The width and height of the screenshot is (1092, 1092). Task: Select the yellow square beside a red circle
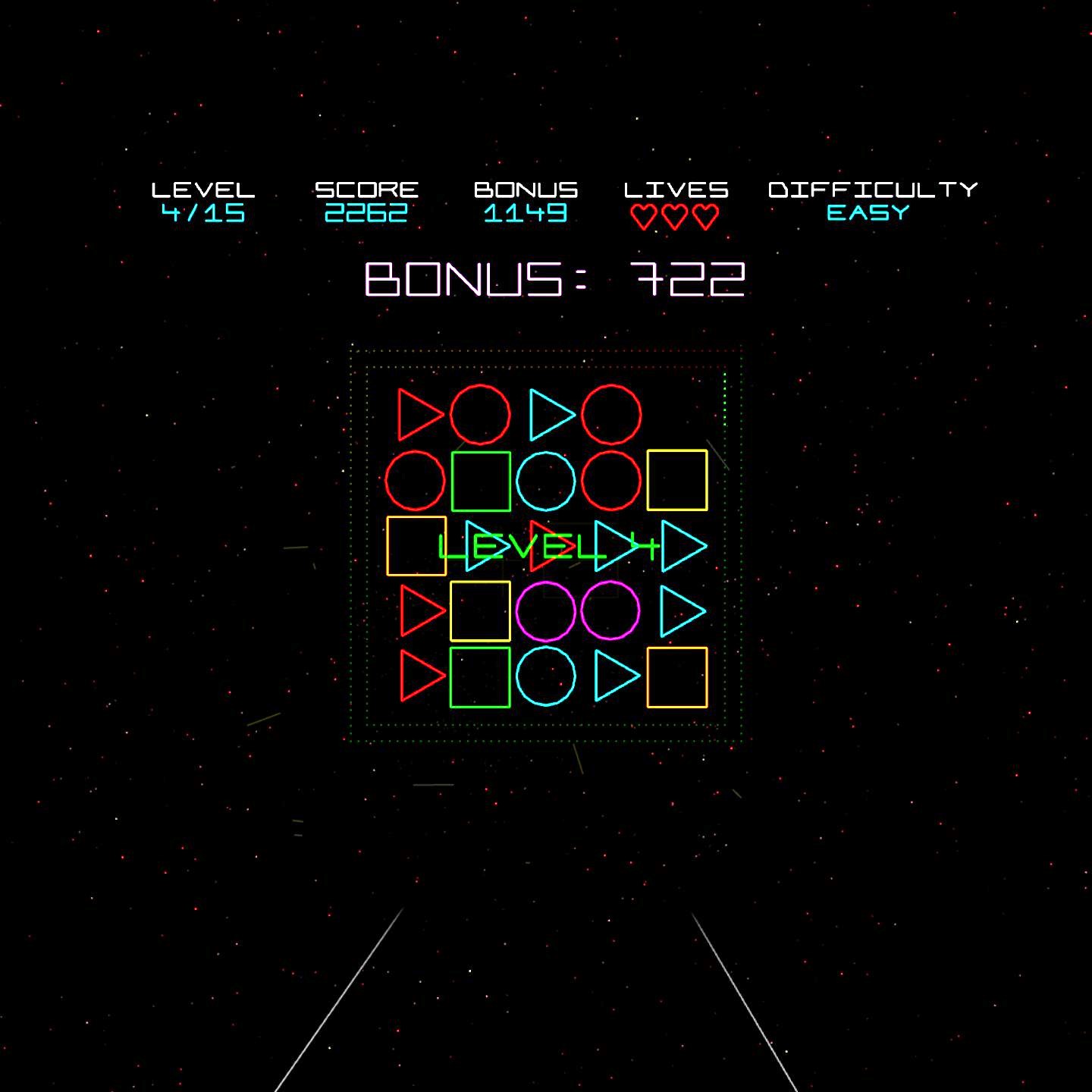coord(677,480)
